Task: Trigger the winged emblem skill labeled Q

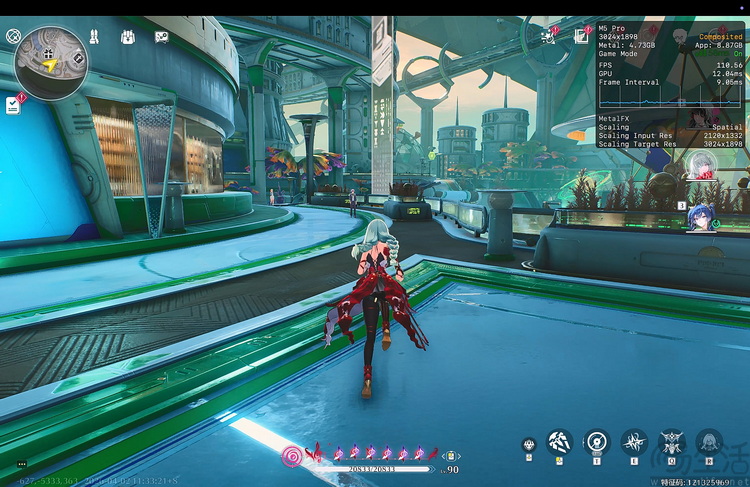Action: pyautogui.click(x=672, y=441)
